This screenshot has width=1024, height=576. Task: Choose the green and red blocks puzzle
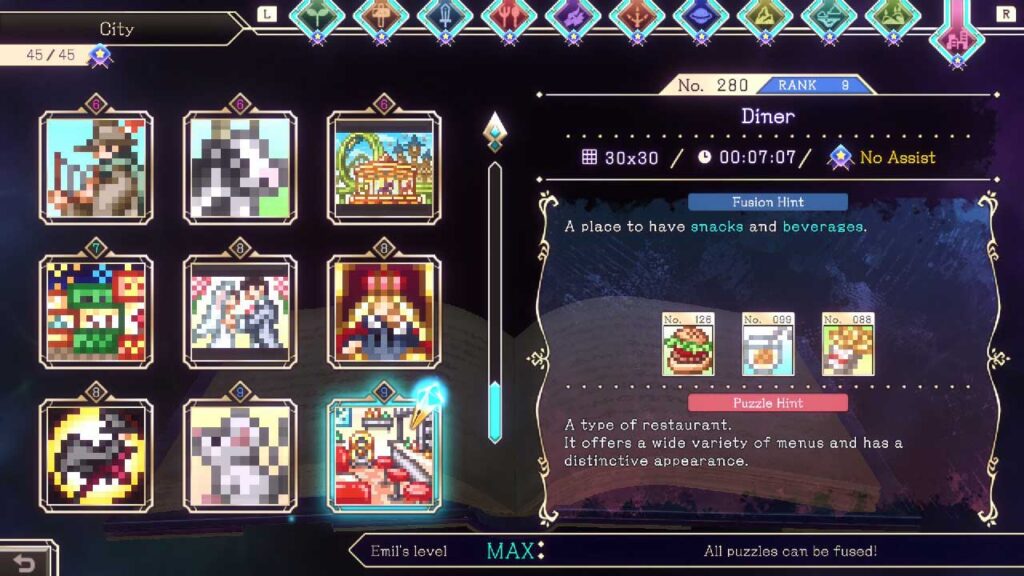[96, 311]
